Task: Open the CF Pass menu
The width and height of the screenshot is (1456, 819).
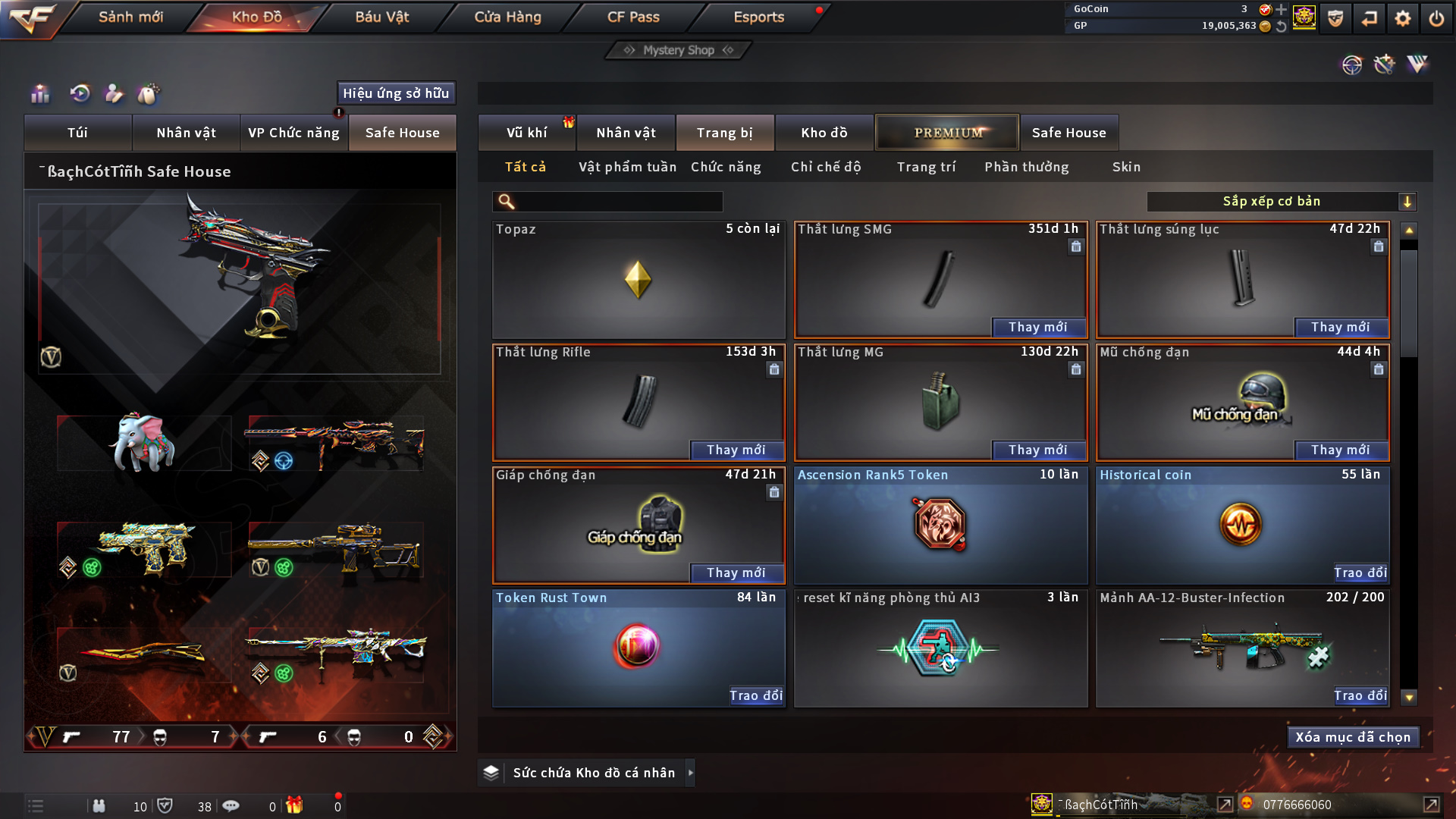Action: click(633, 17)
